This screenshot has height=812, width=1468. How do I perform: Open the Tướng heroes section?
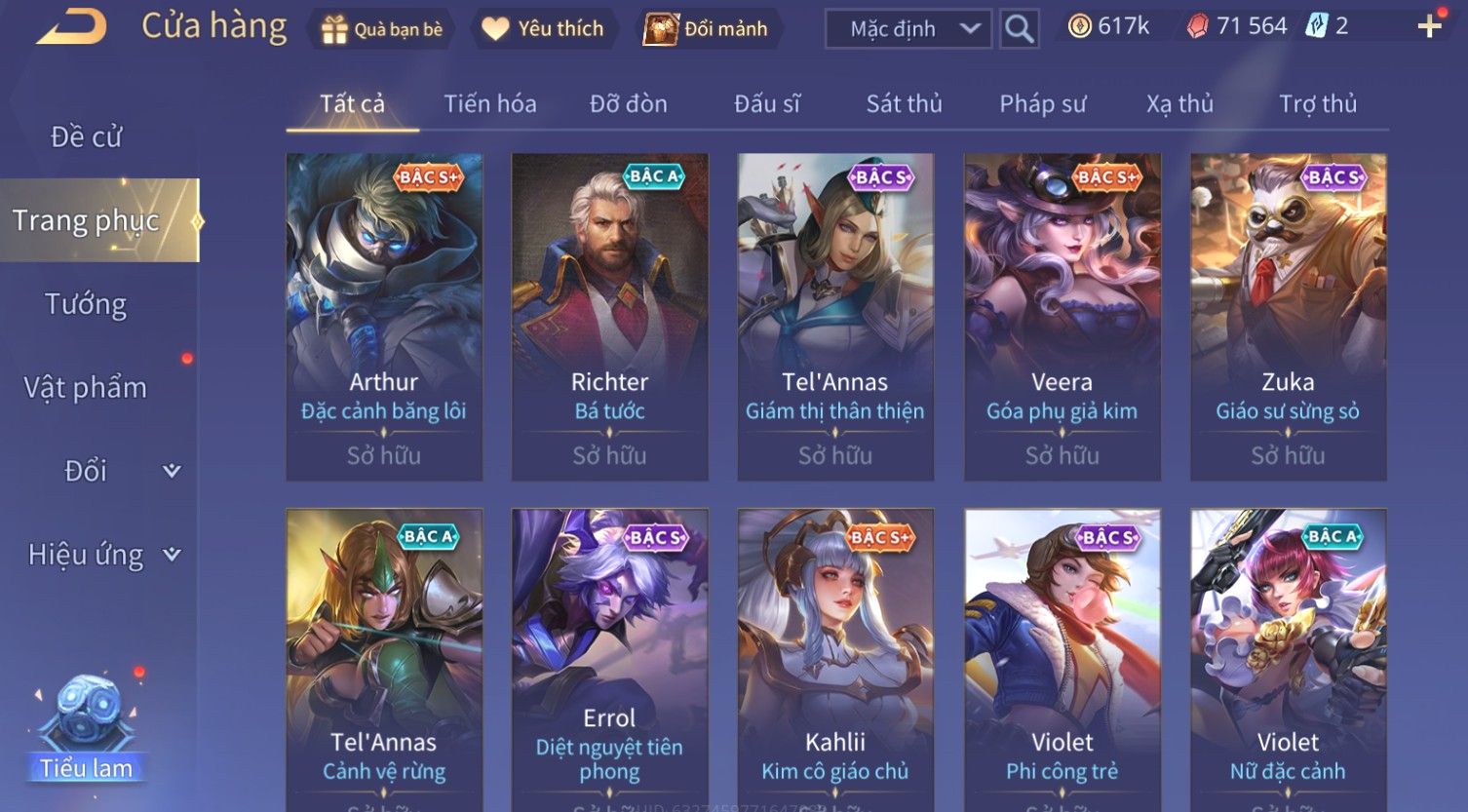pos(86,304)
